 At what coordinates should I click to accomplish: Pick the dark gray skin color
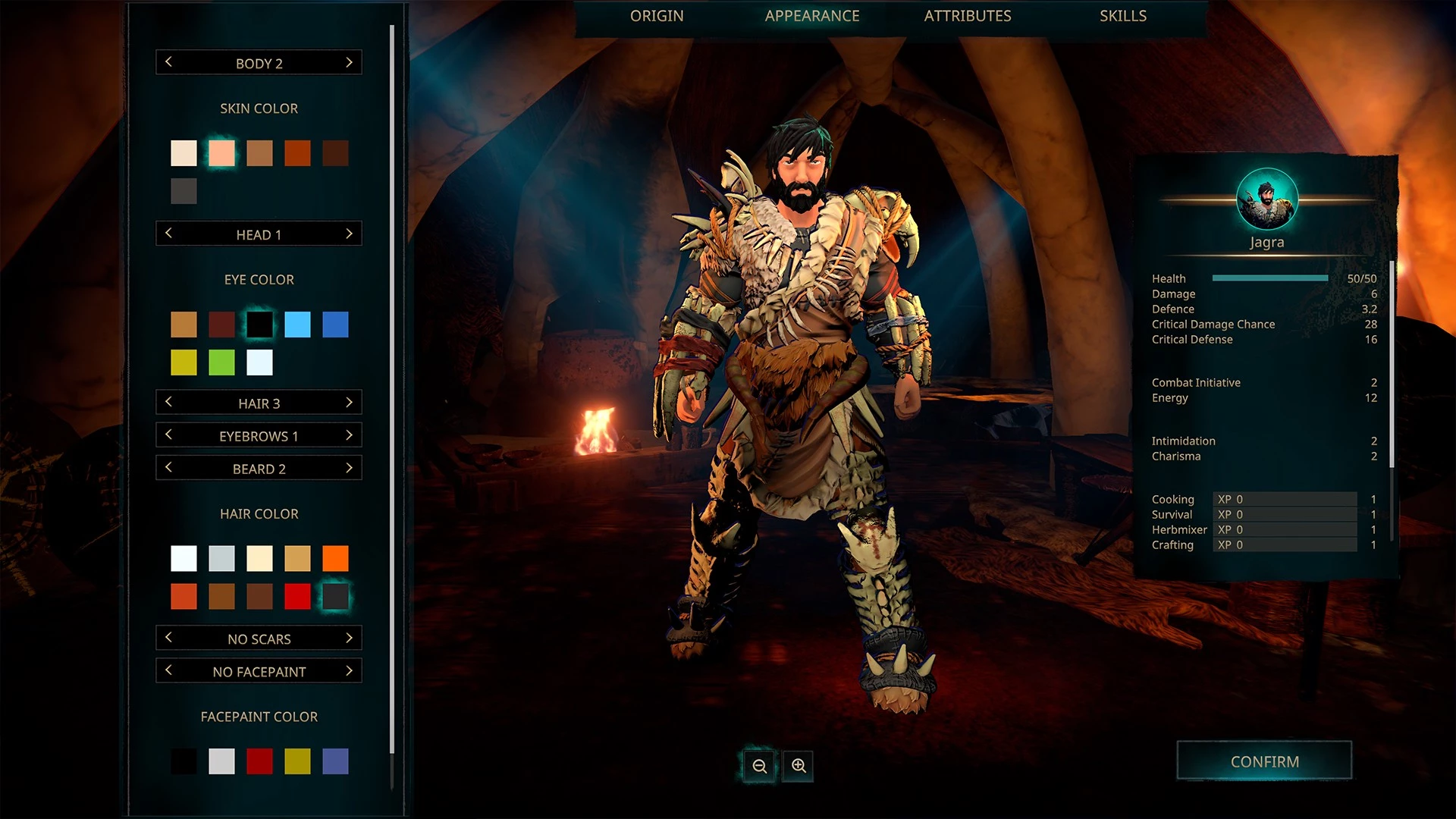184,191
